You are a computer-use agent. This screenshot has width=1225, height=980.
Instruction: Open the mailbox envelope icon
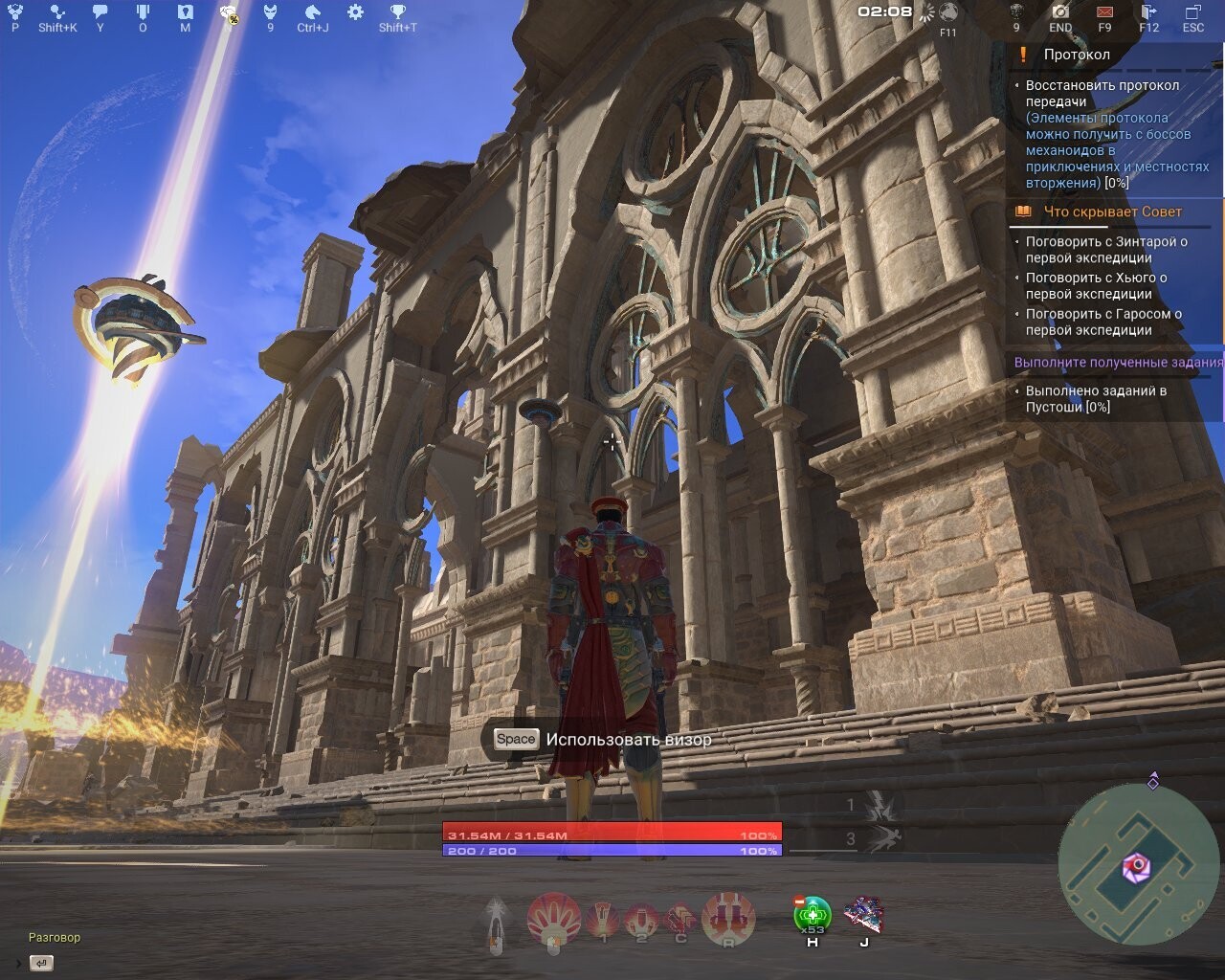pos(1105,12)
